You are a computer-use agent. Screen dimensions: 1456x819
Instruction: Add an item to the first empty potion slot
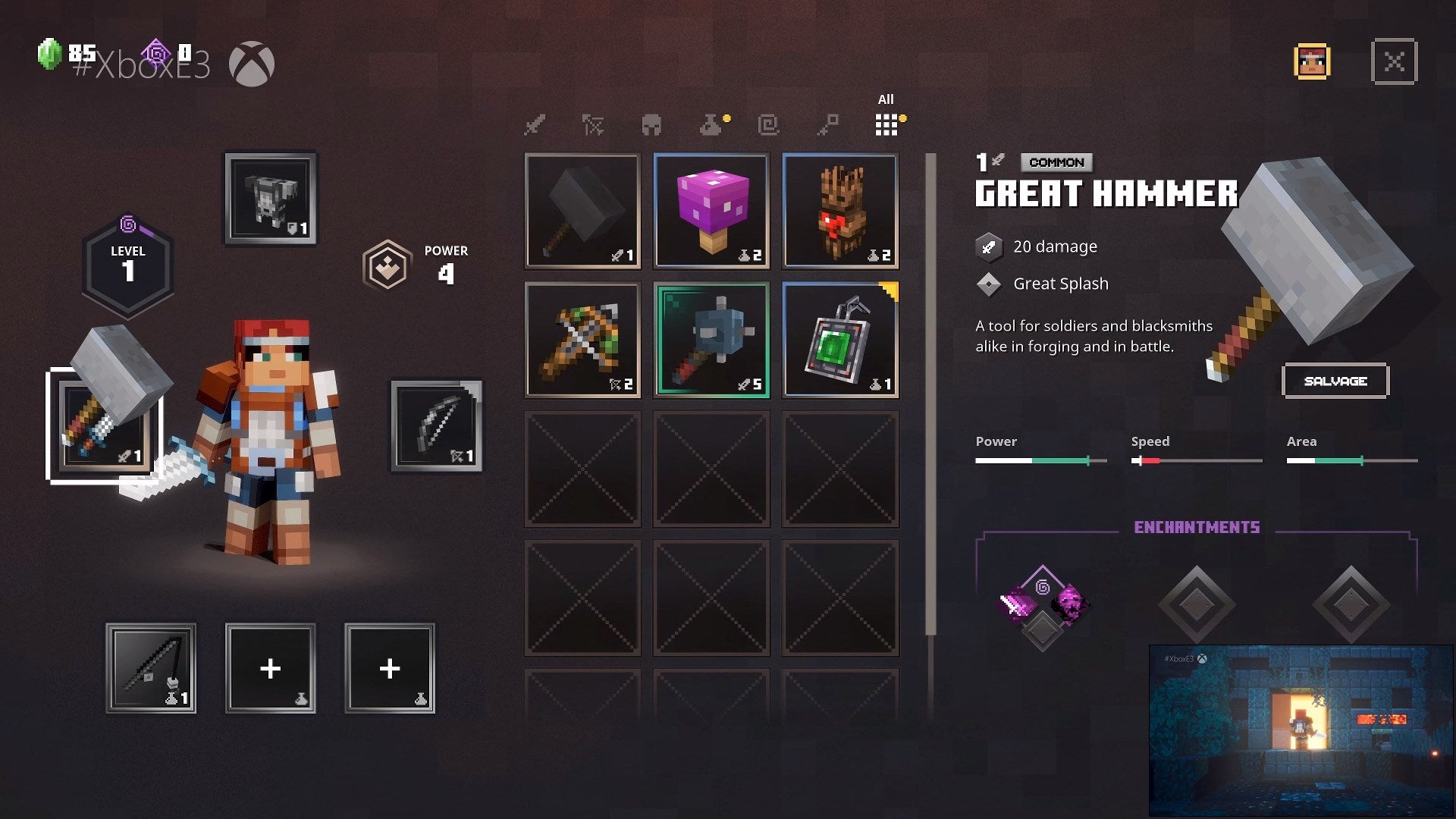(x=270, y=669)
